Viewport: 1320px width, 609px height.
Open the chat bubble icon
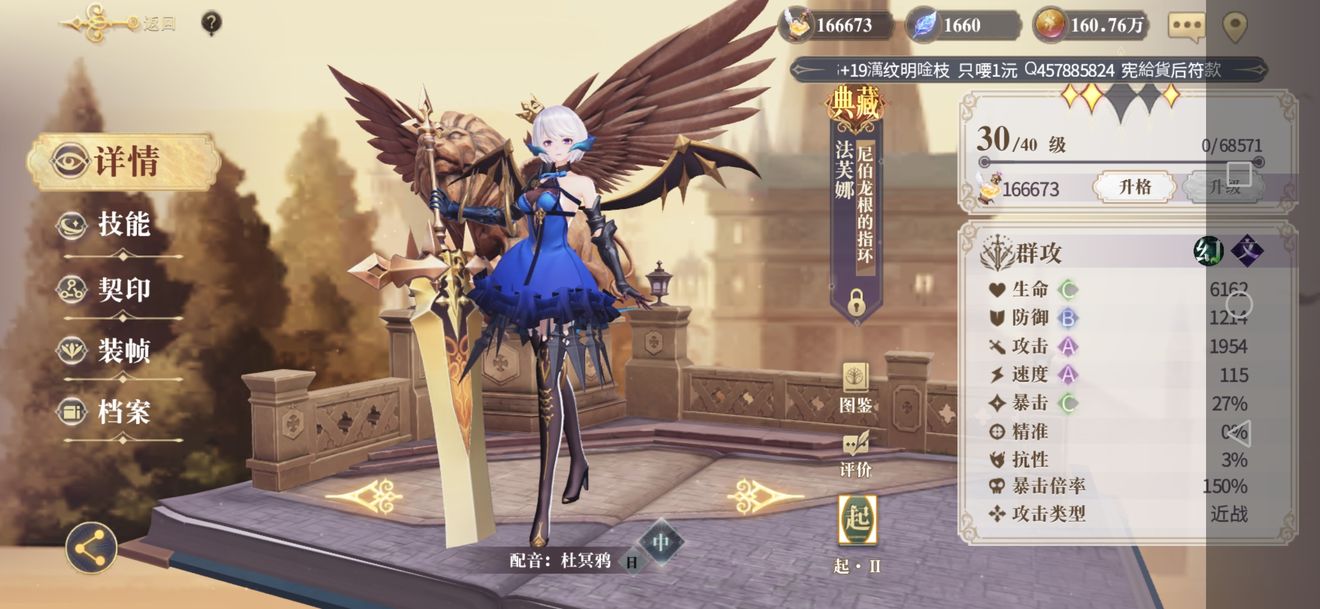(x=1186, y=26)
